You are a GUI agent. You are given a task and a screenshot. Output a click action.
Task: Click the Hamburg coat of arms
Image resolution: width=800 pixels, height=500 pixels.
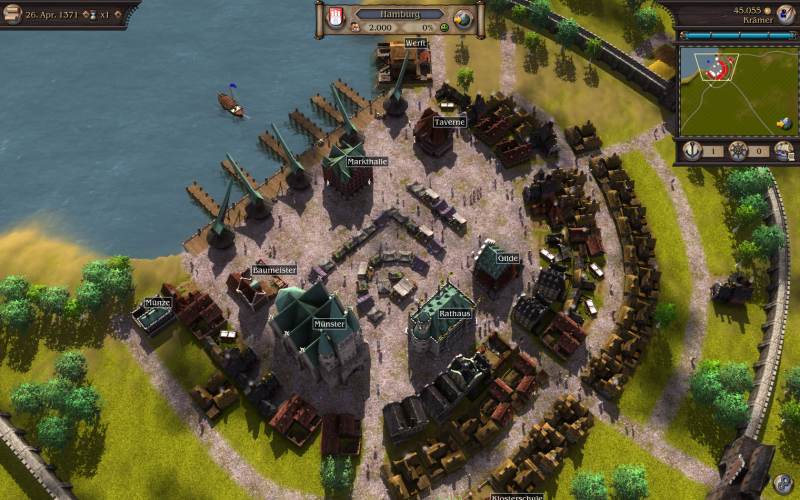tap(336, 18)
